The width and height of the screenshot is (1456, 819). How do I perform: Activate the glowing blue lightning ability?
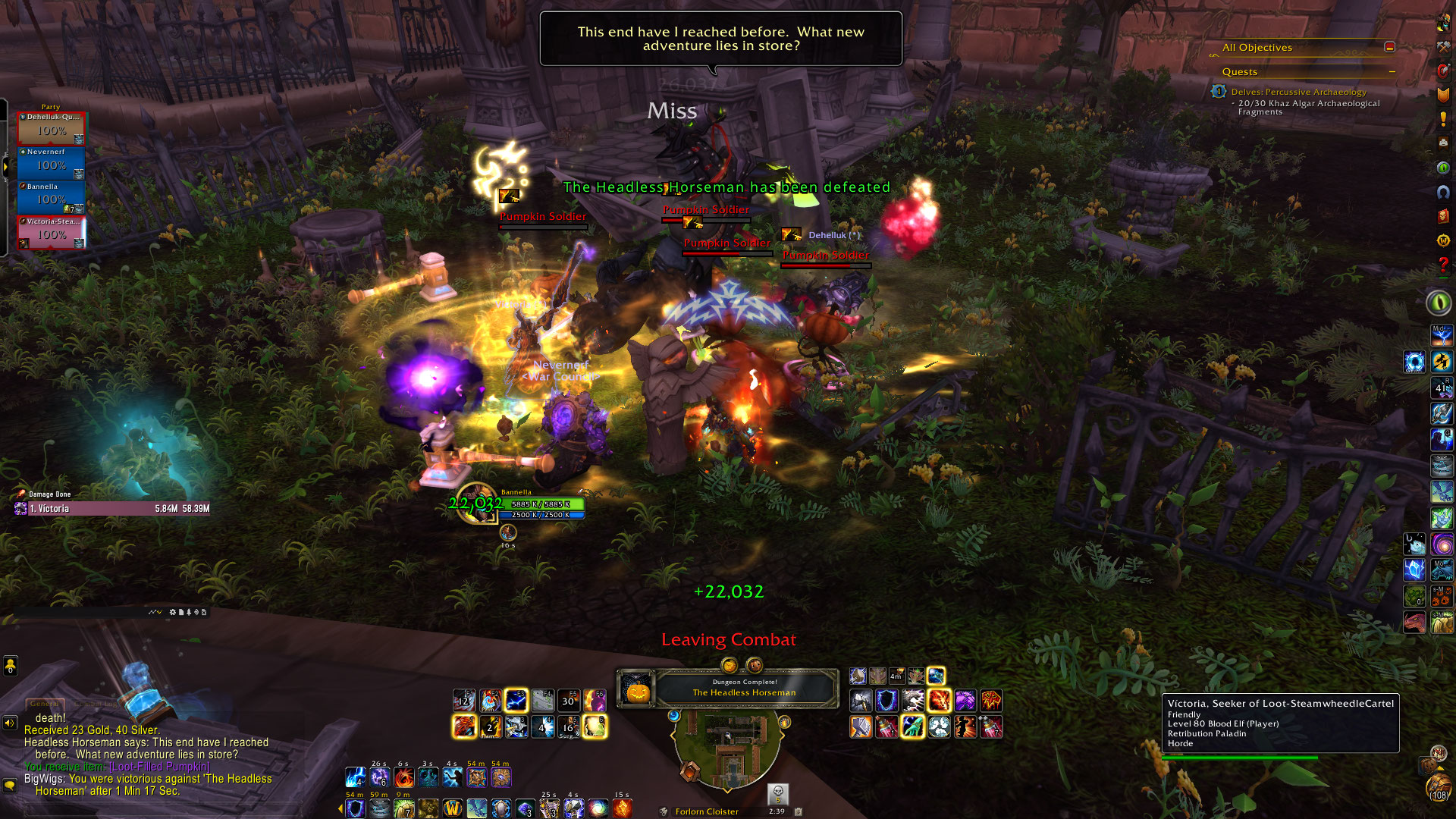click(516, 701)
